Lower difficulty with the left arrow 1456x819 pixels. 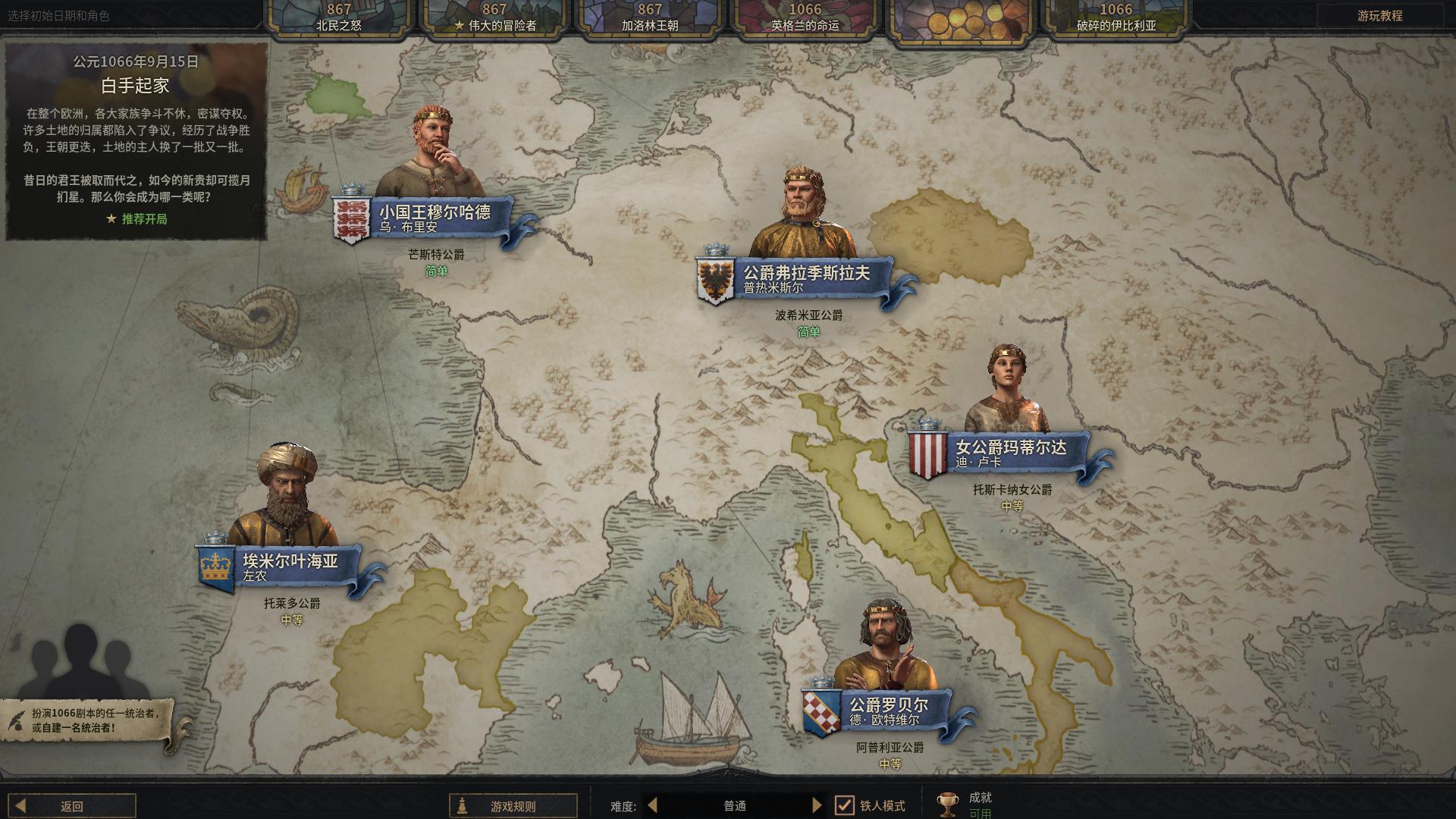pyautogui.click(x=653, y=805)
